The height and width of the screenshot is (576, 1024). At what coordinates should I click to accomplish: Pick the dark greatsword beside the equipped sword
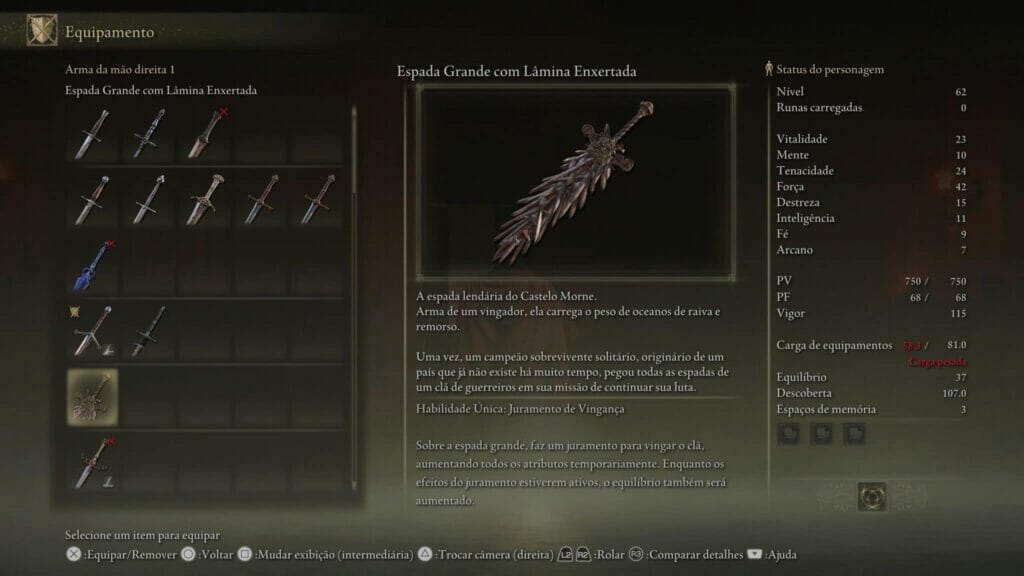point(148,330)
